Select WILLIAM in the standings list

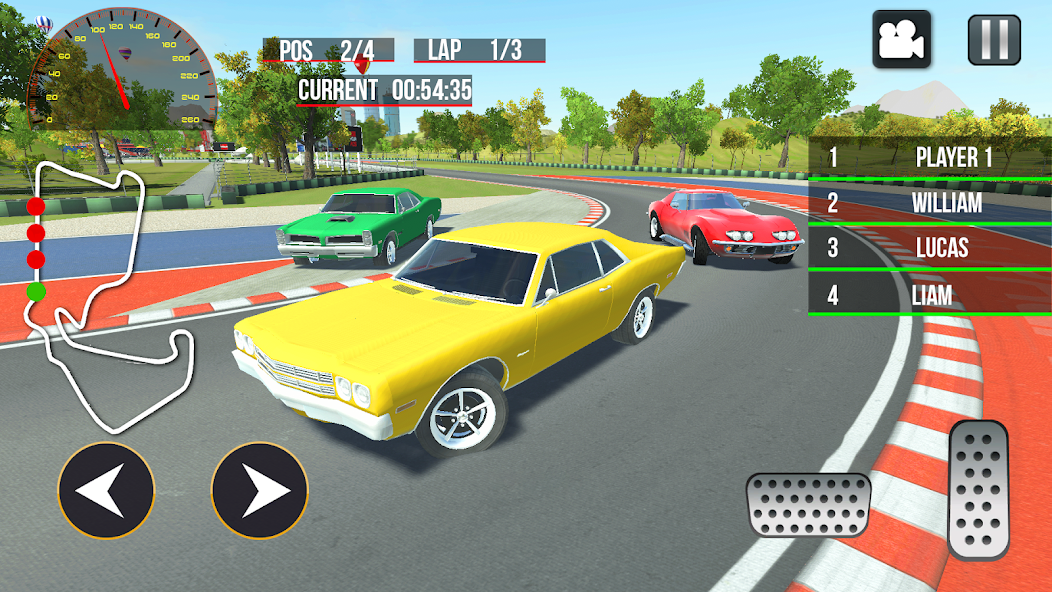(929, 203)
